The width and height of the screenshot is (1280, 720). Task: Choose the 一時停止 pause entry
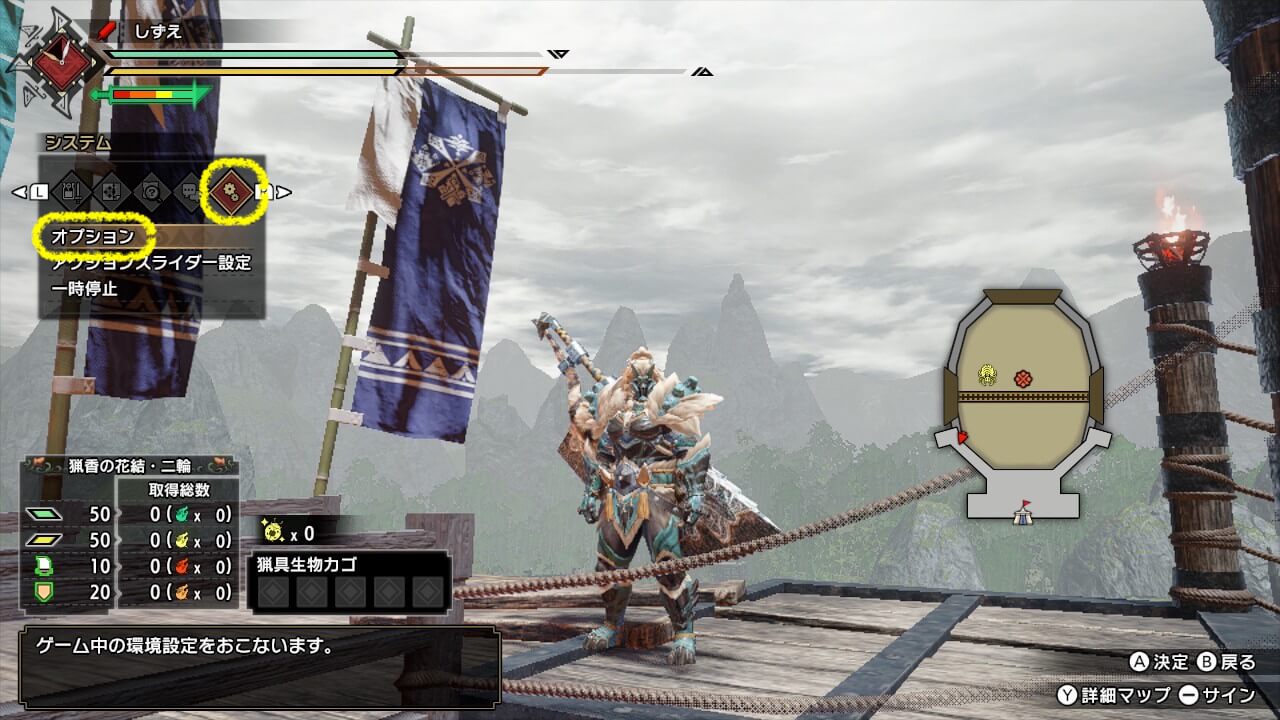pyautogui.click(x=84, y=289)
